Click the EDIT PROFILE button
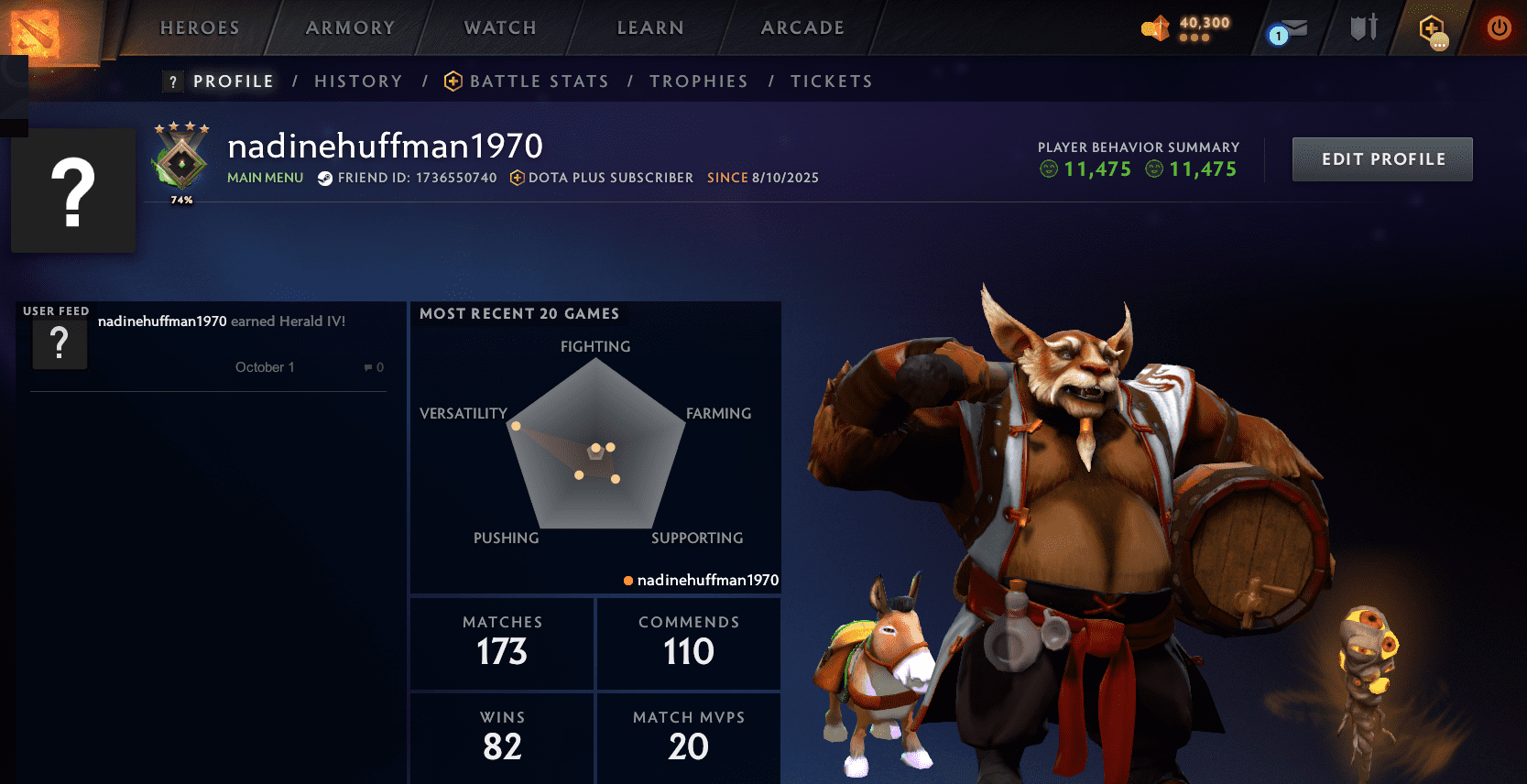The height and width of the screenshot is (784, 1527). (x=1382, y=158)
